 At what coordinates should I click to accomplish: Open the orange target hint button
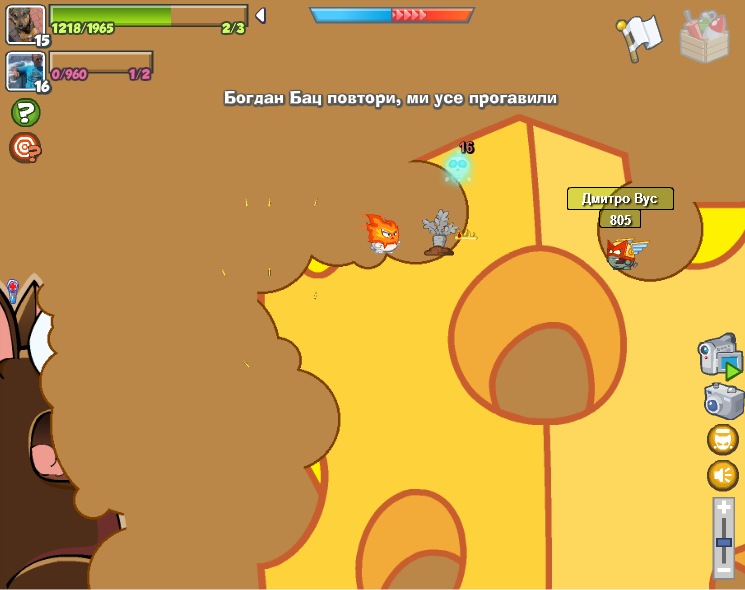[25, 148]
